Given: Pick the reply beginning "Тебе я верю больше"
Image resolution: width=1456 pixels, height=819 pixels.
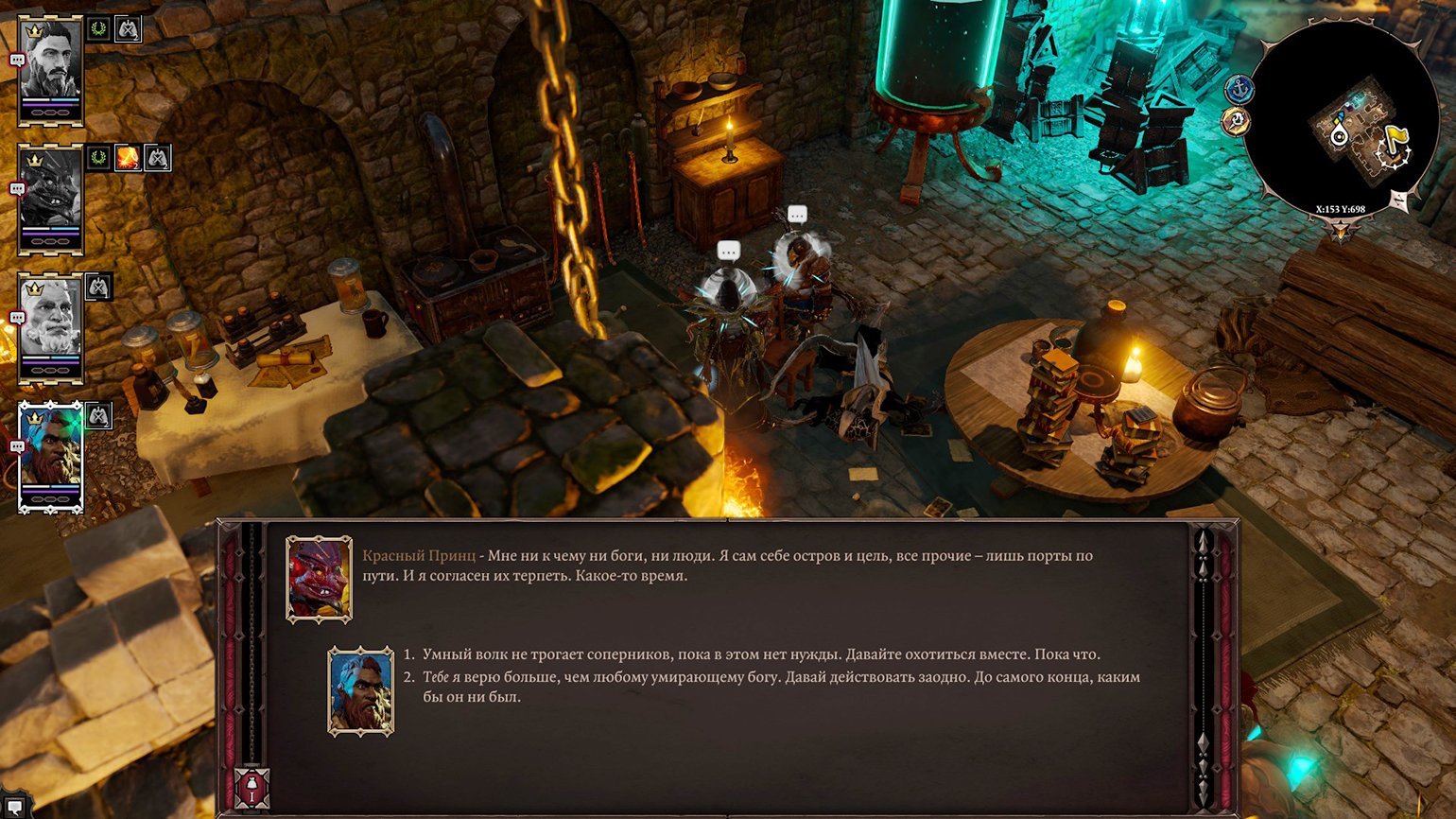Looking at the screenshot, I should click(781, 677).
